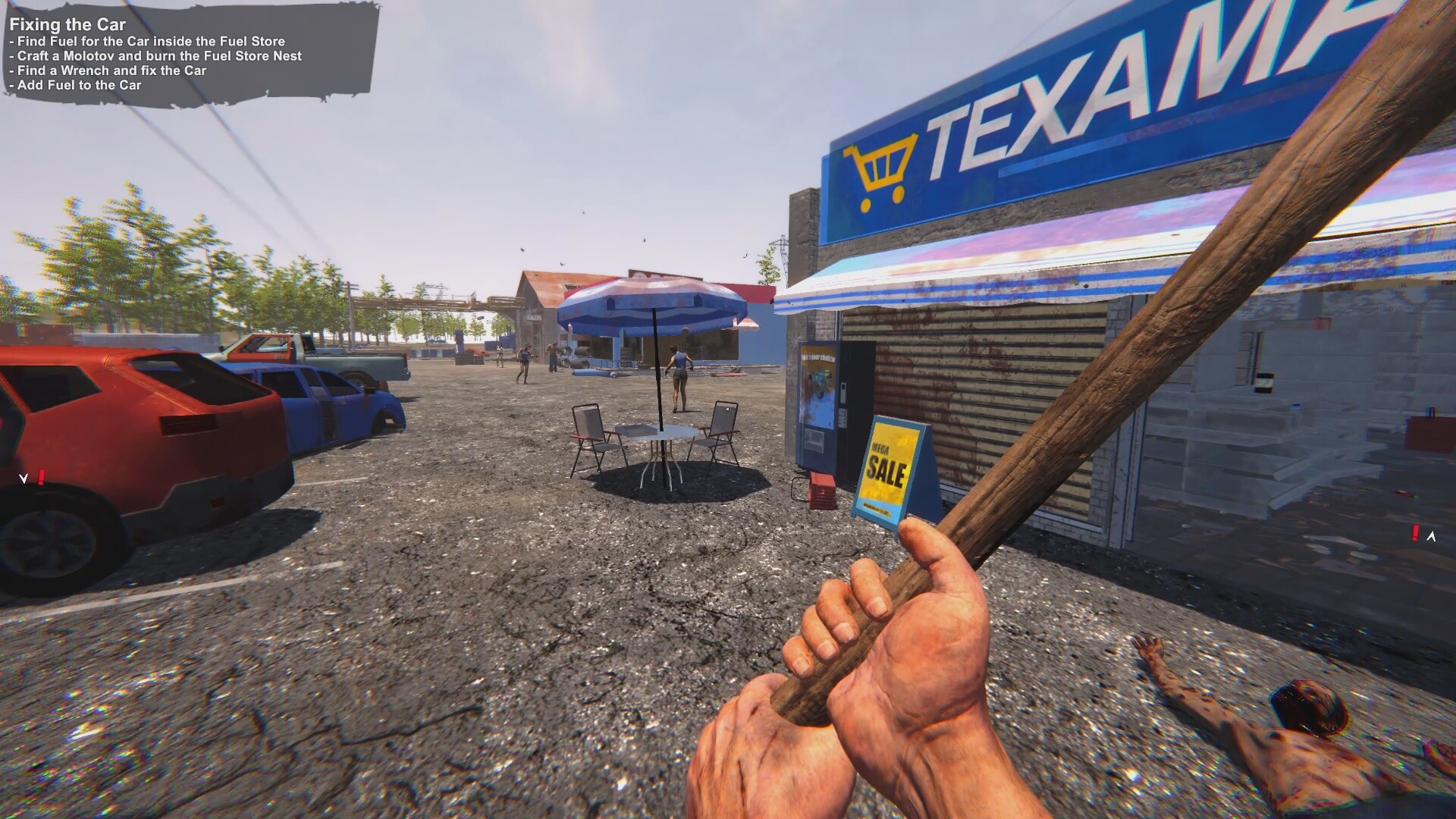The width and height of the screenshot is (1456, 819).
Task: Click the Find a Wrench objective line
Action: point(106,71)
